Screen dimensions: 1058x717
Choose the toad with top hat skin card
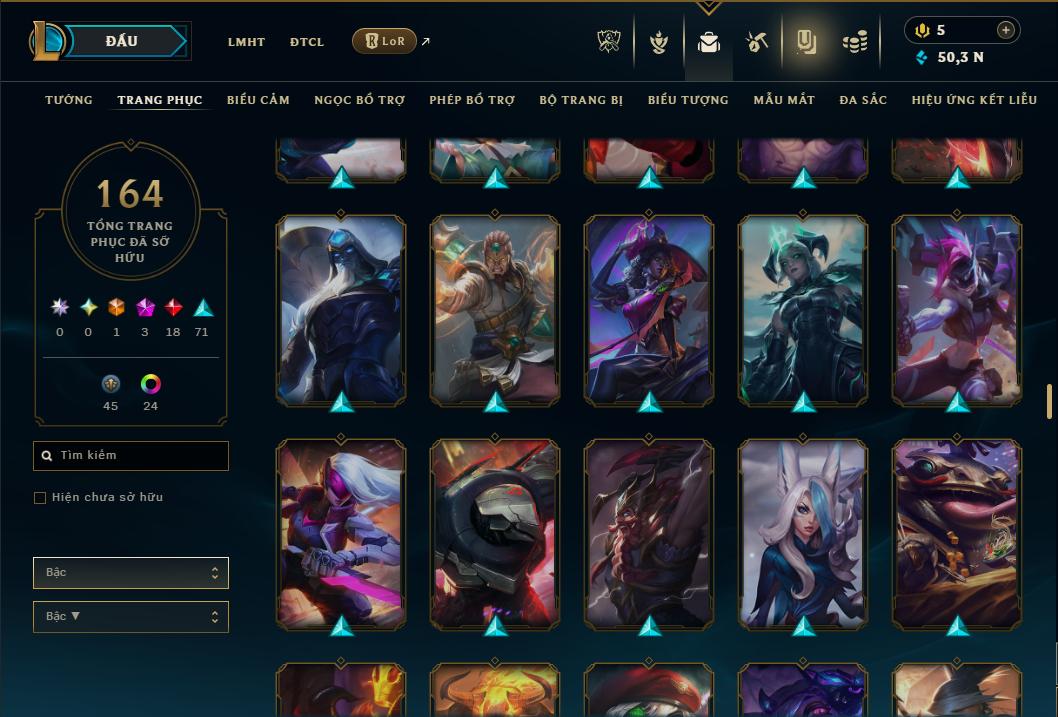957,533
